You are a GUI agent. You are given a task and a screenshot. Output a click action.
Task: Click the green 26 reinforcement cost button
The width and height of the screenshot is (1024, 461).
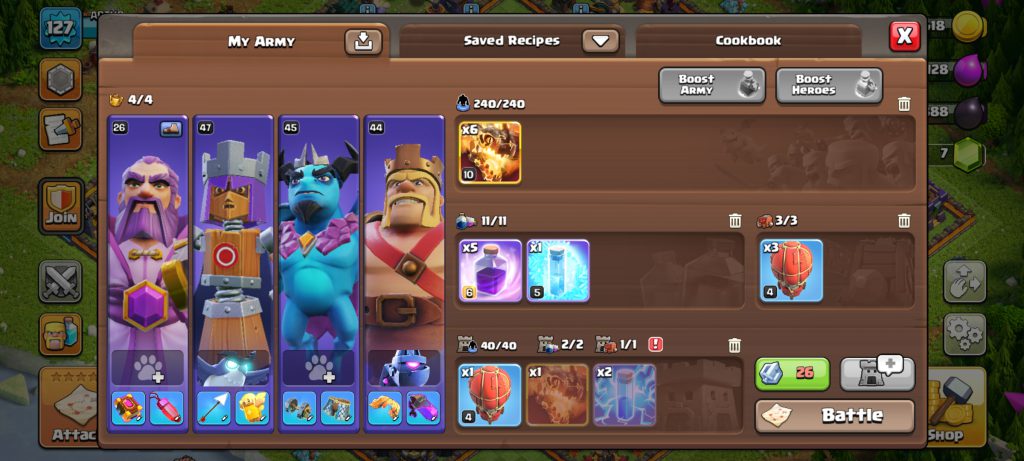(x=792, y=373)
